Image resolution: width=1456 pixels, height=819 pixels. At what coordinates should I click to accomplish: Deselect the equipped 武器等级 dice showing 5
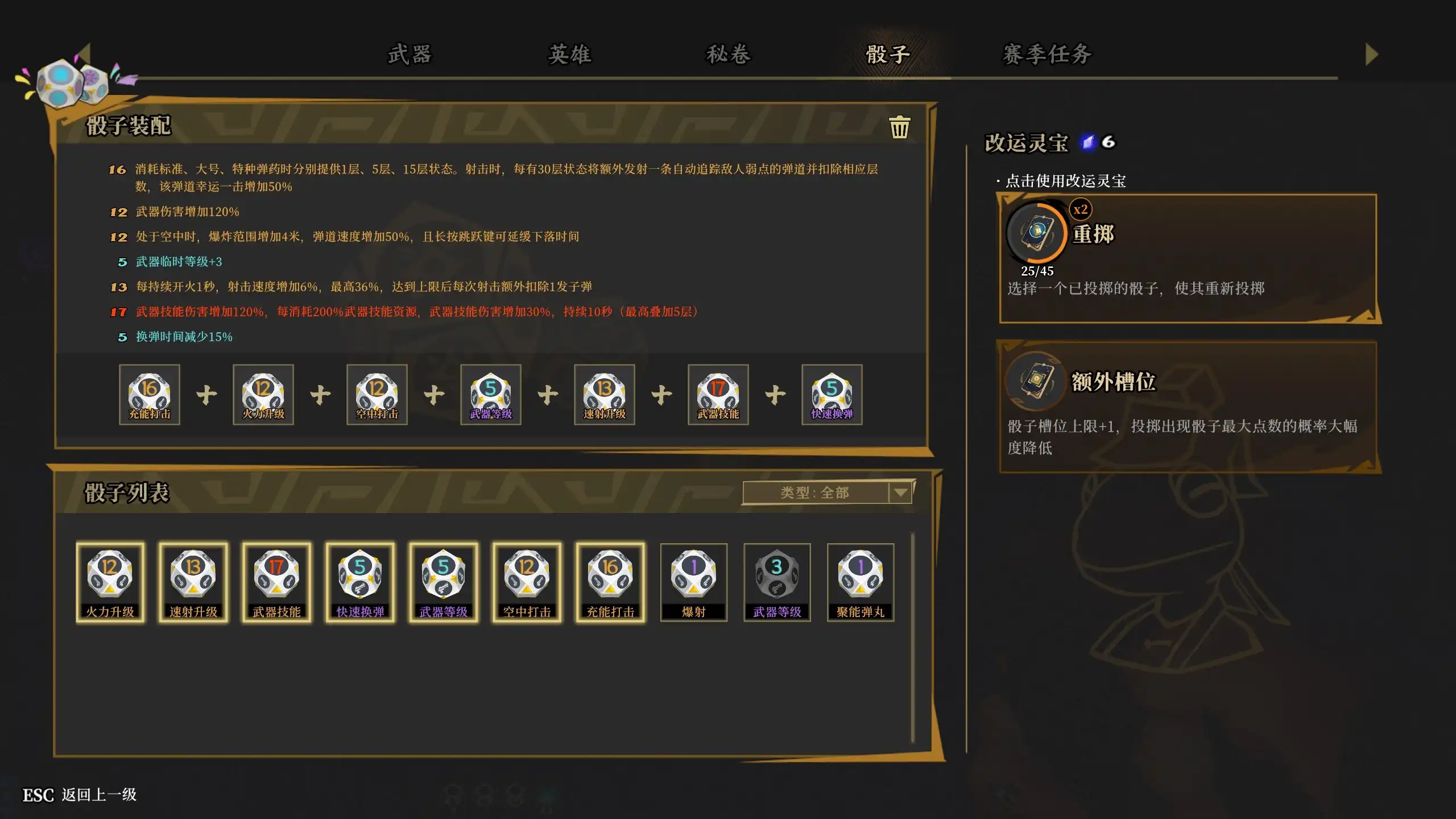click(491, 394)
